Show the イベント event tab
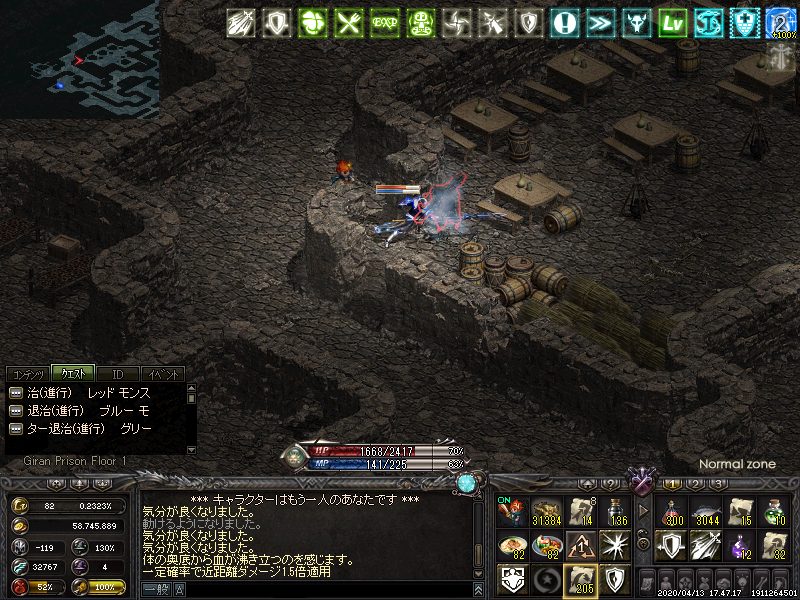Viewport: 800px width, 600px height. pos(161,374)
